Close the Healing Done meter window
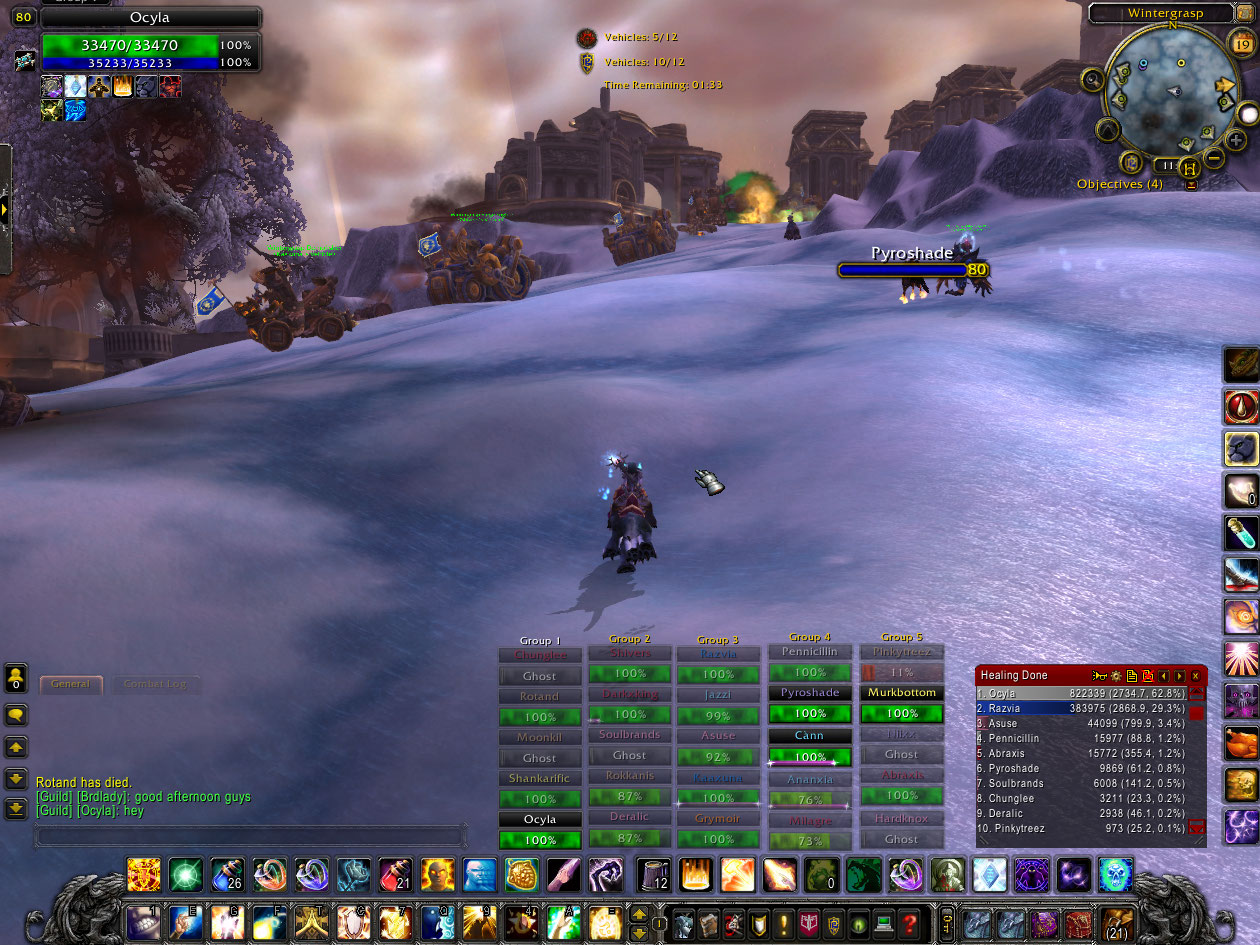 click(1195, 676)
